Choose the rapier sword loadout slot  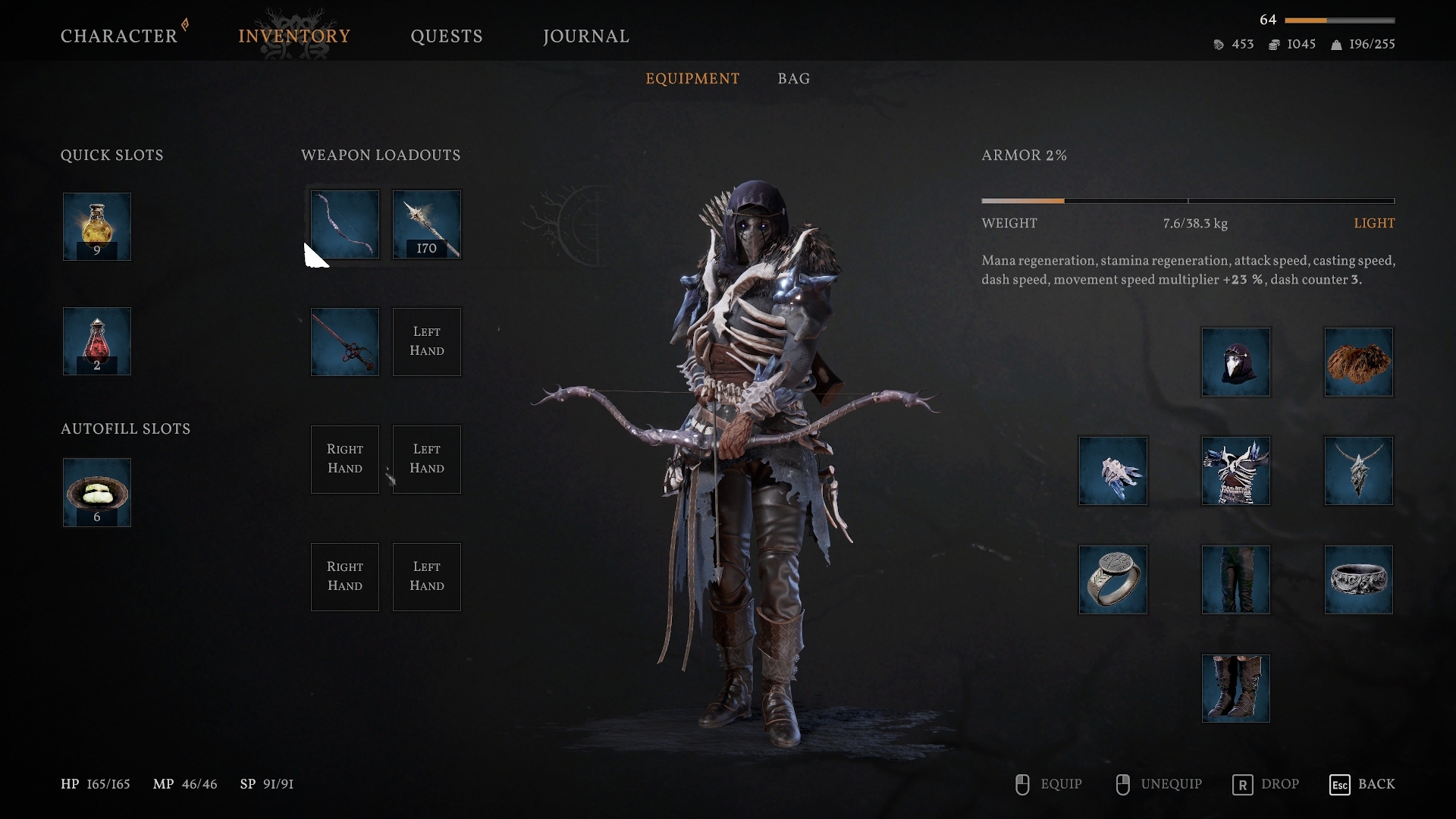tap(345, 342)
